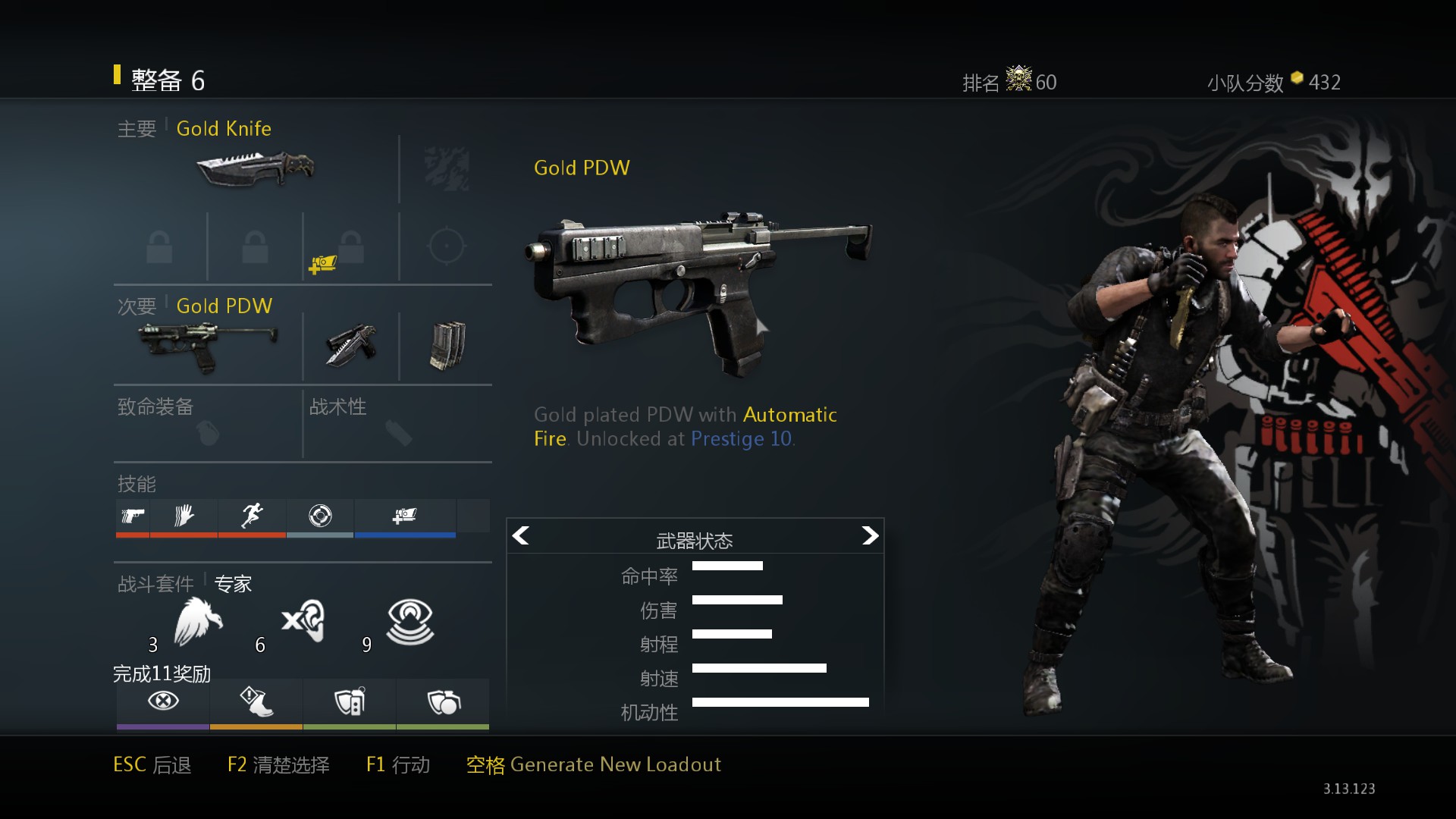This screenshot has width=1456, height=819.
Task: Select the Gold PDW secondary weapon slot
Action: click(208, 346)
